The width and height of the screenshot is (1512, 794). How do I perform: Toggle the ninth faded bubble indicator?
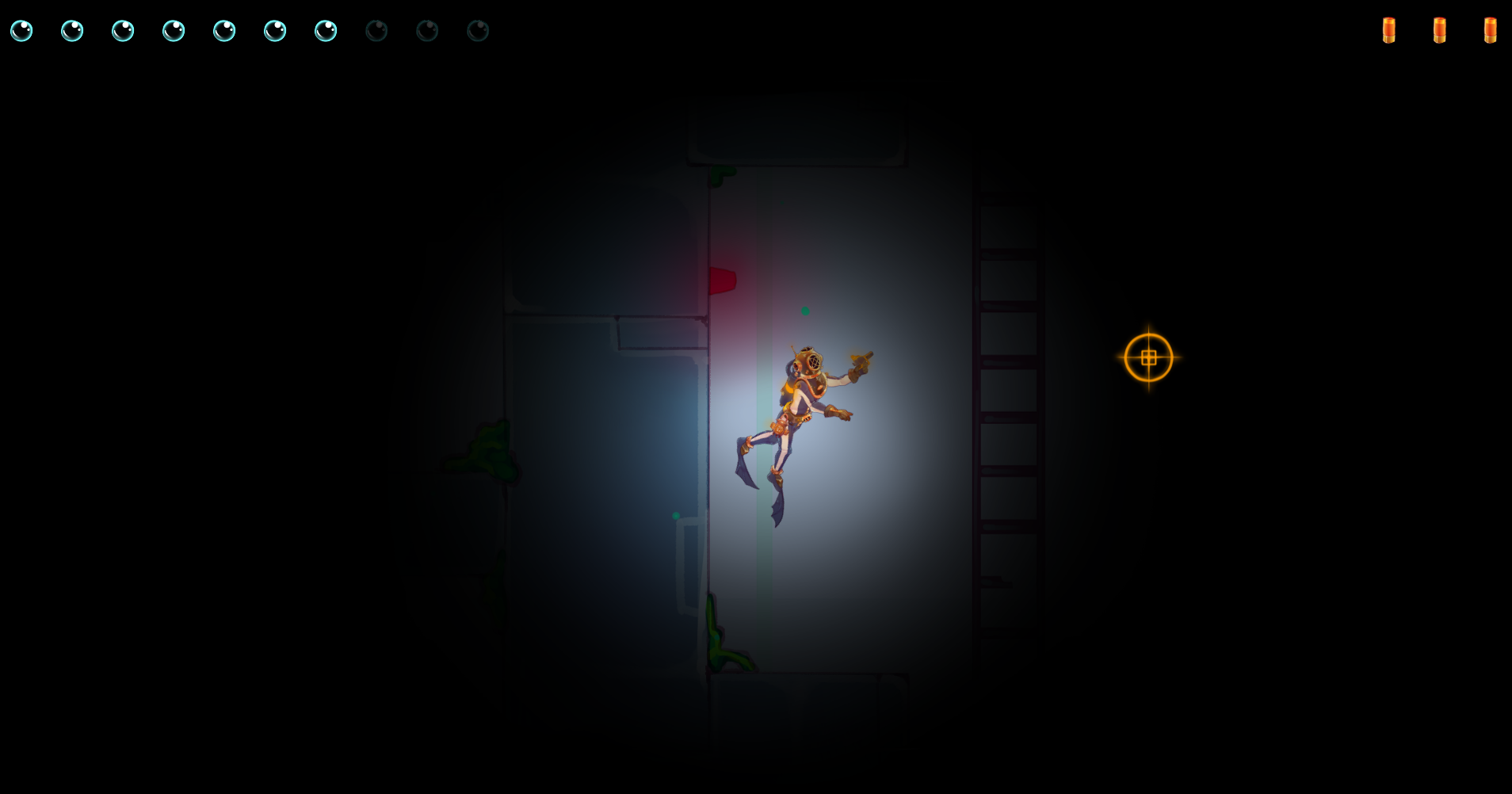pyautogui.click(x=428, y=31)
